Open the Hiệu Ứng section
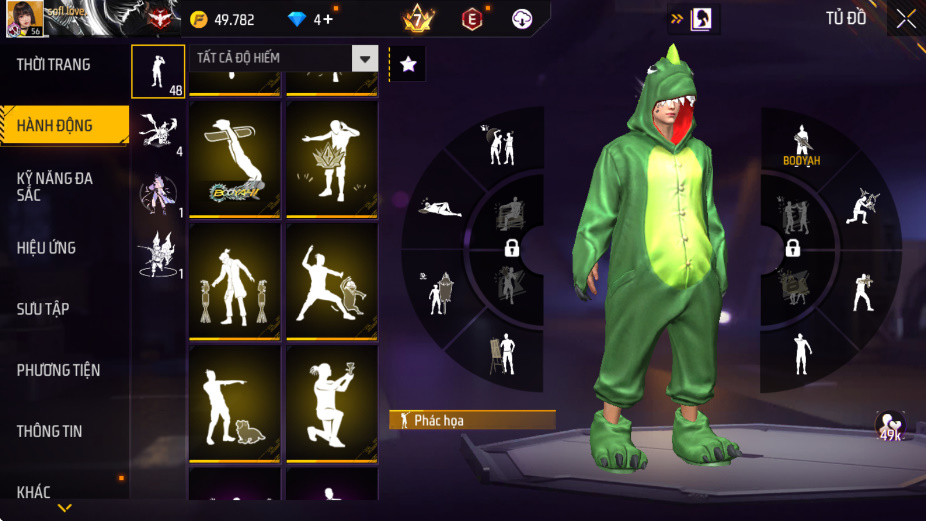 (47, 248)
